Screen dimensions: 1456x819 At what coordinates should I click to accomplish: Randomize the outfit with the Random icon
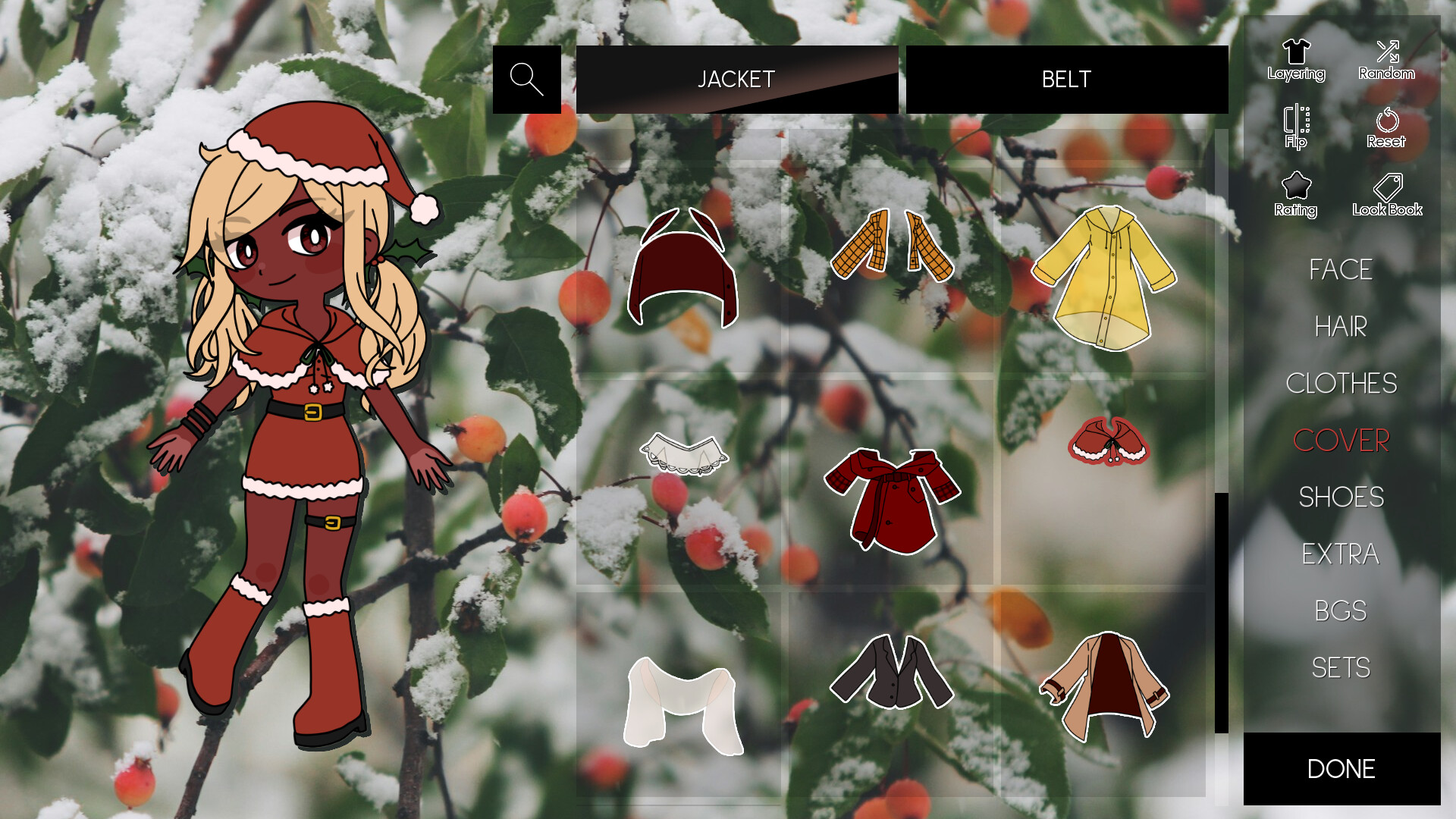click(x=1389, y=53)
